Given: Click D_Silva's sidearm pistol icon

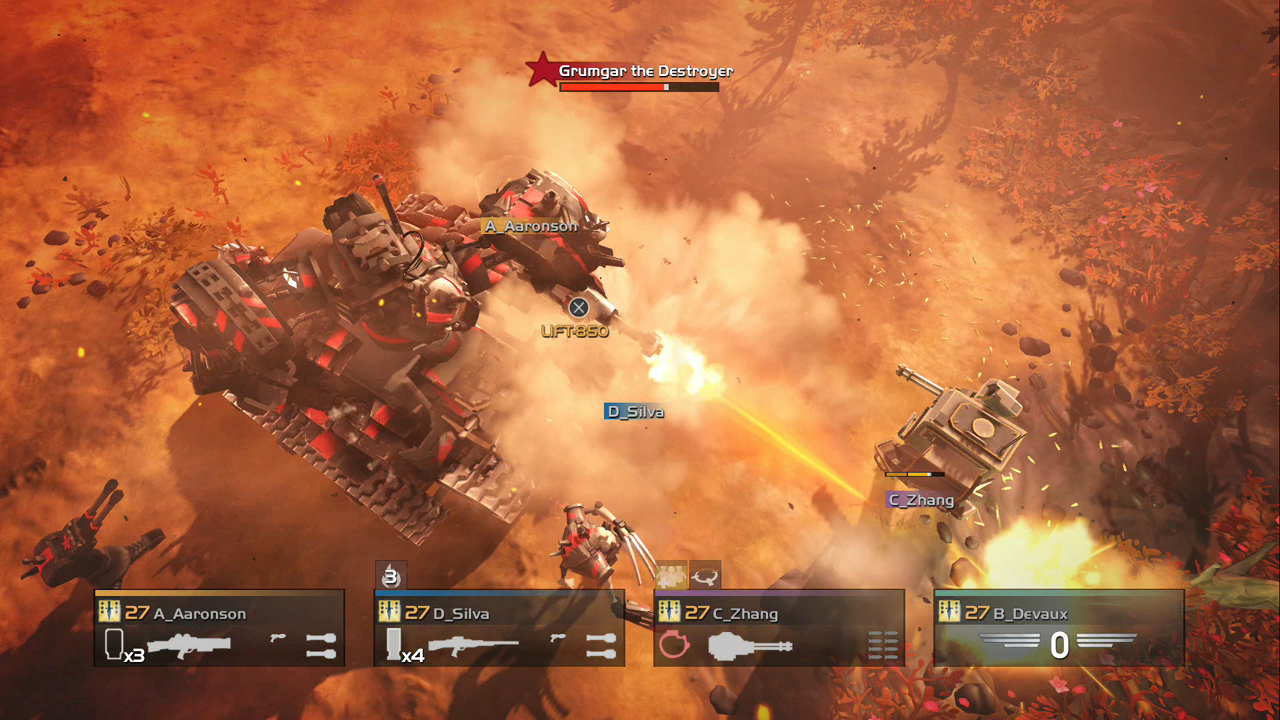Looking at the screenshot, I should click(x=558, y=637).
